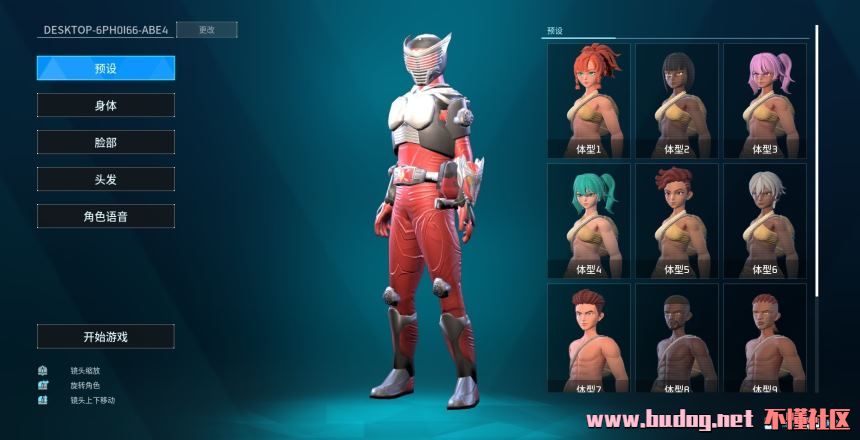Image resolution: width=860 pixels, height=440 pixels.
Task: Open the 头发 customization section
Action: coord(106,179)
